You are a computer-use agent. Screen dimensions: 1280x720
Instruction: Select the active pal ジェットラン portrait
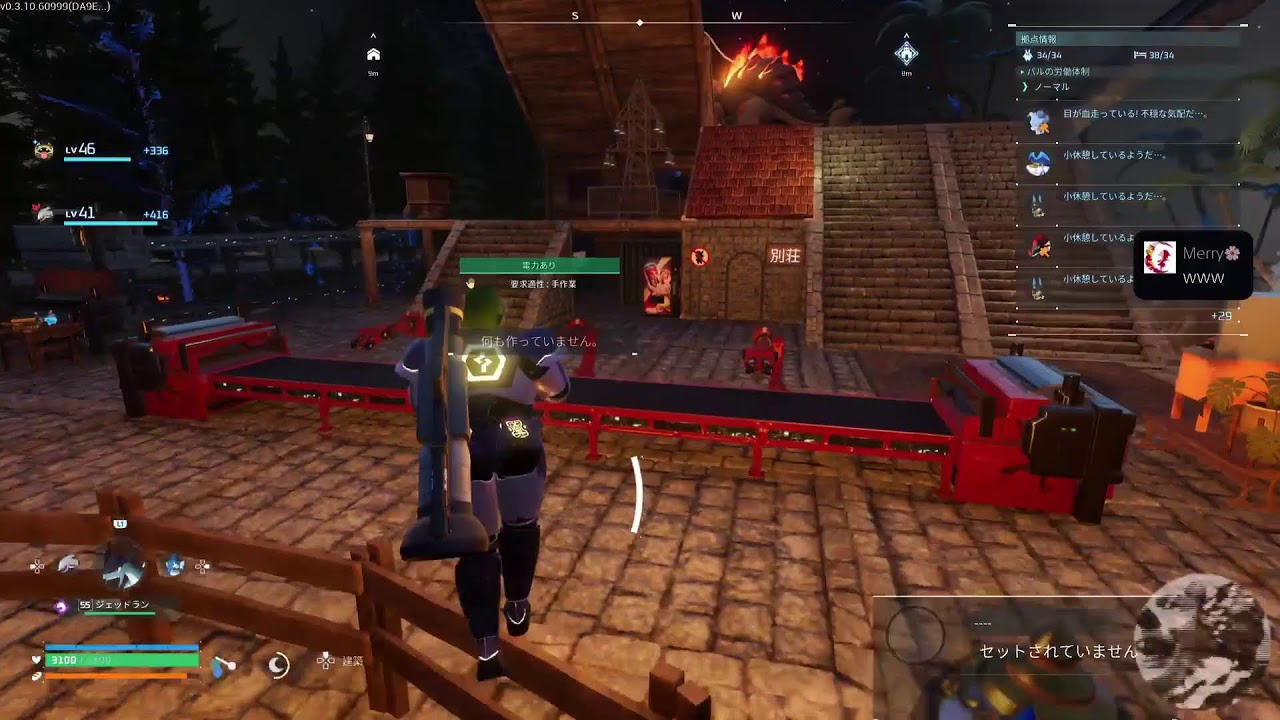click(125, 566)
